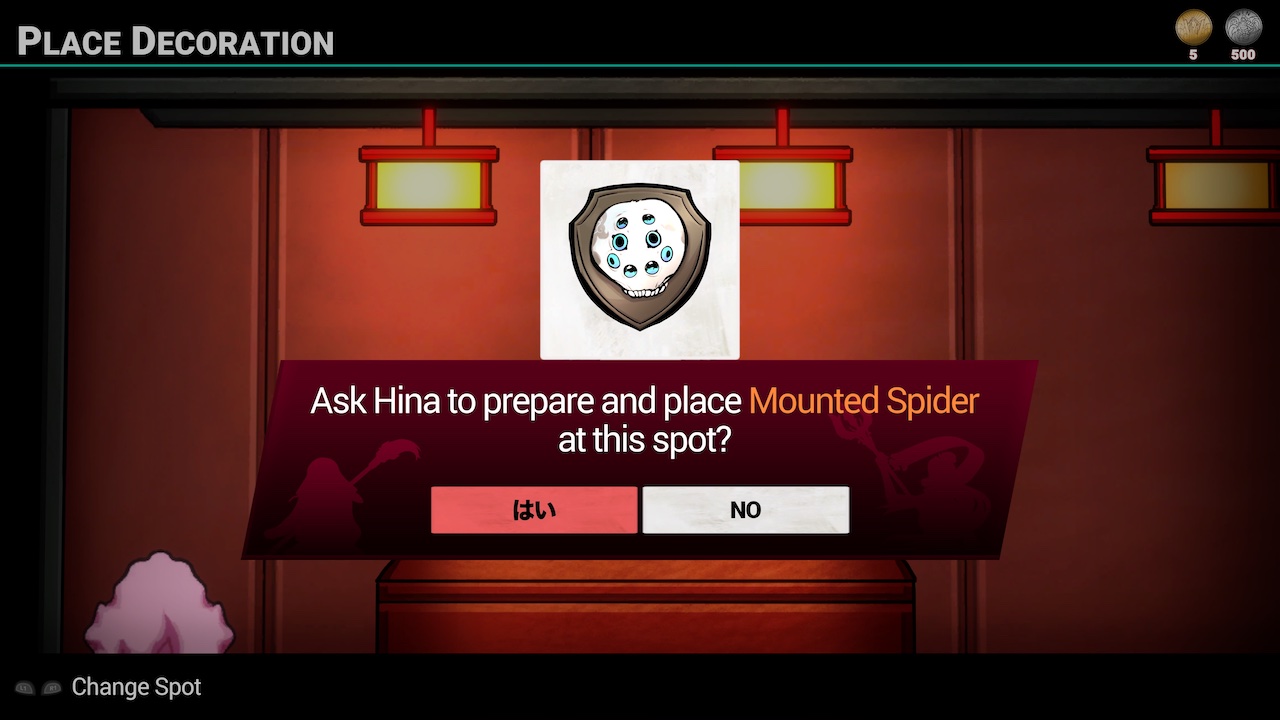Click the highlighted Mounted Spider text
The width and height of the screenshot is (1280, 720).
(x=862, y=401)
